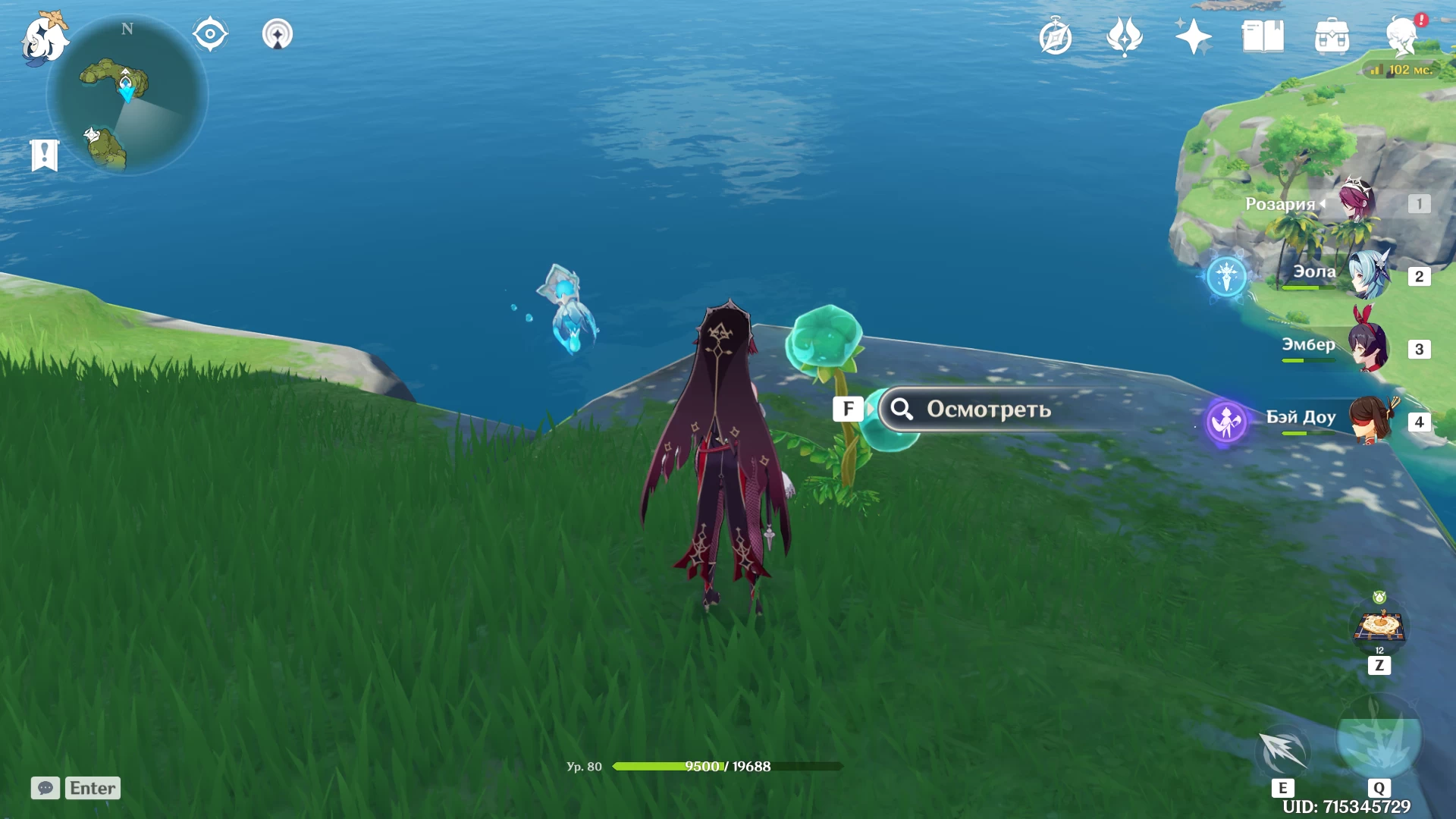Open the Adventurer Handbook book icon
The height and width of the screenshot is (819, 1456).
click(x=1263, y=36)
